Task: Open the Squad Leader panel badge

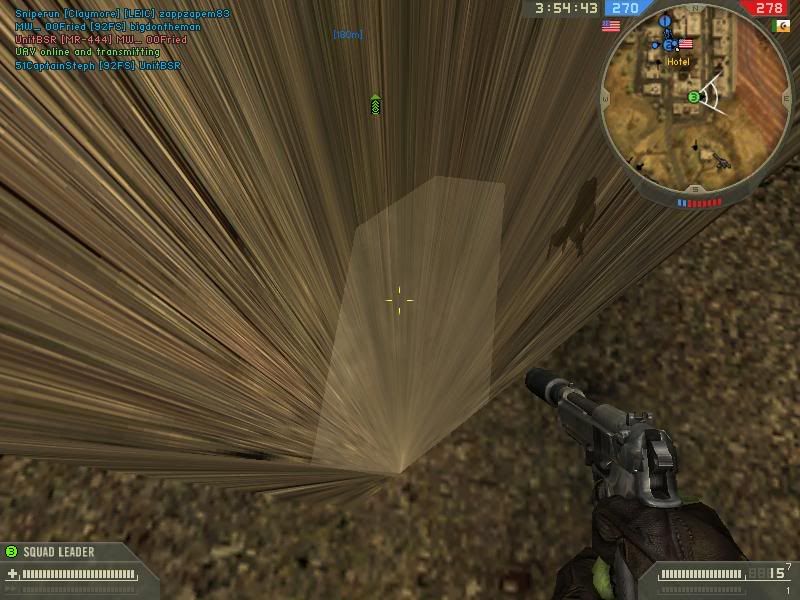Action: [x=12, y=551]
